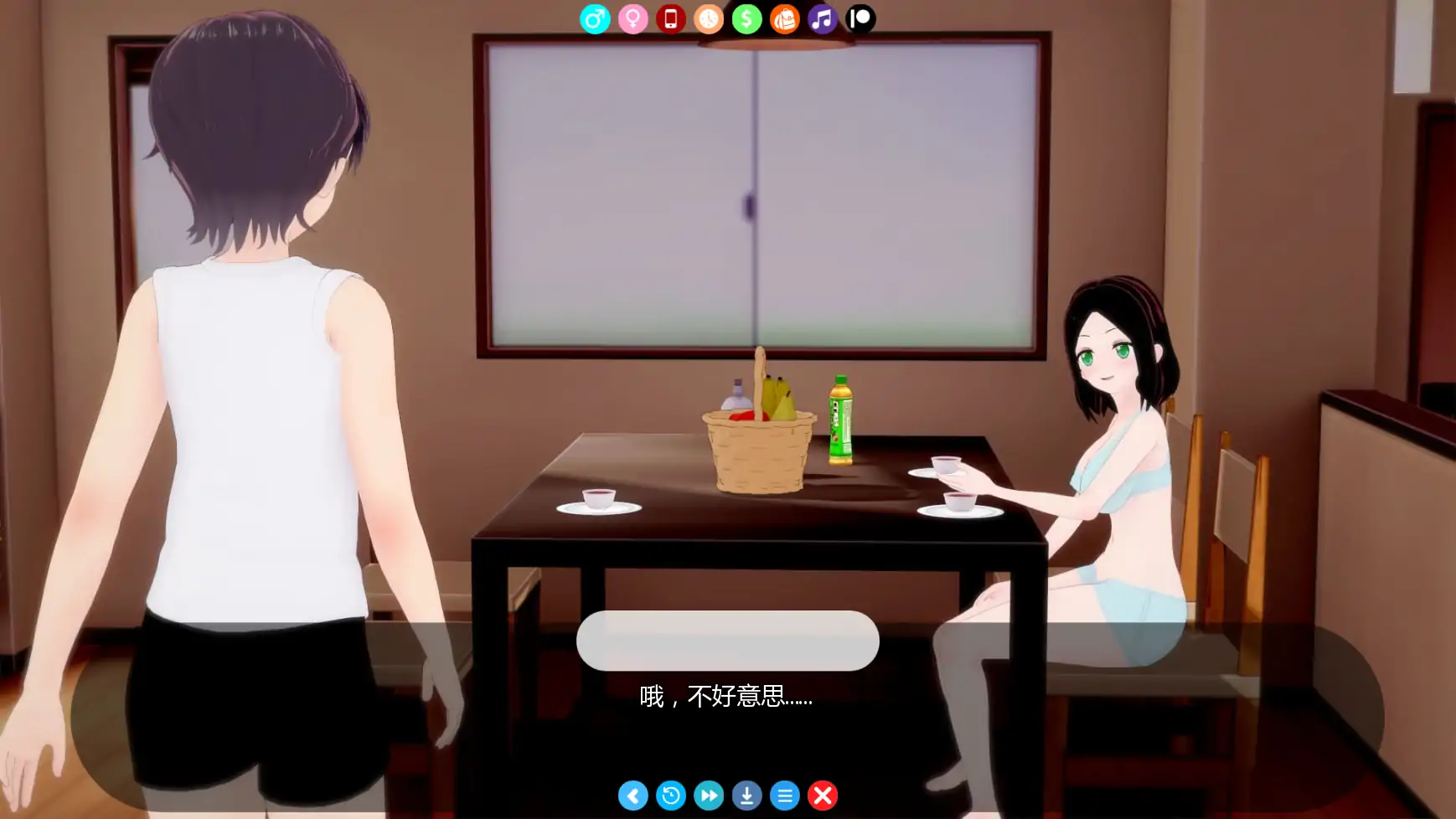Open the backpack inventory icon
Image resolution: width=1456 pixels, height=819 pixels.
coord(784,18)
